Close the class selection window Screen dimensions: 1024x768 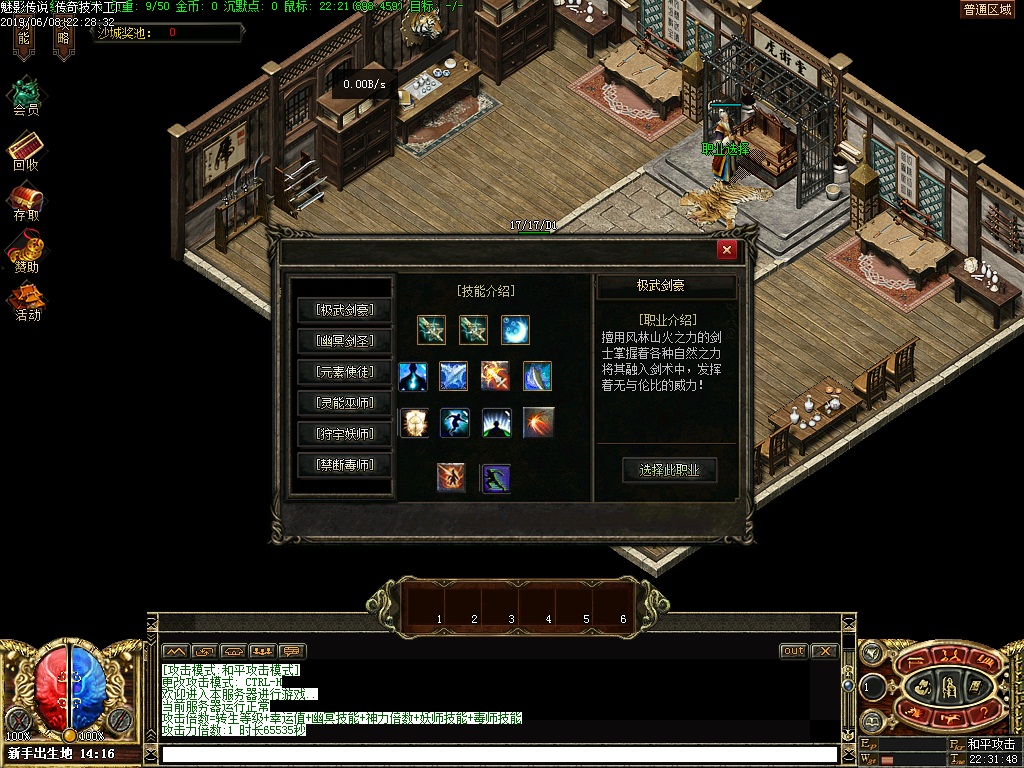point(727,250)
